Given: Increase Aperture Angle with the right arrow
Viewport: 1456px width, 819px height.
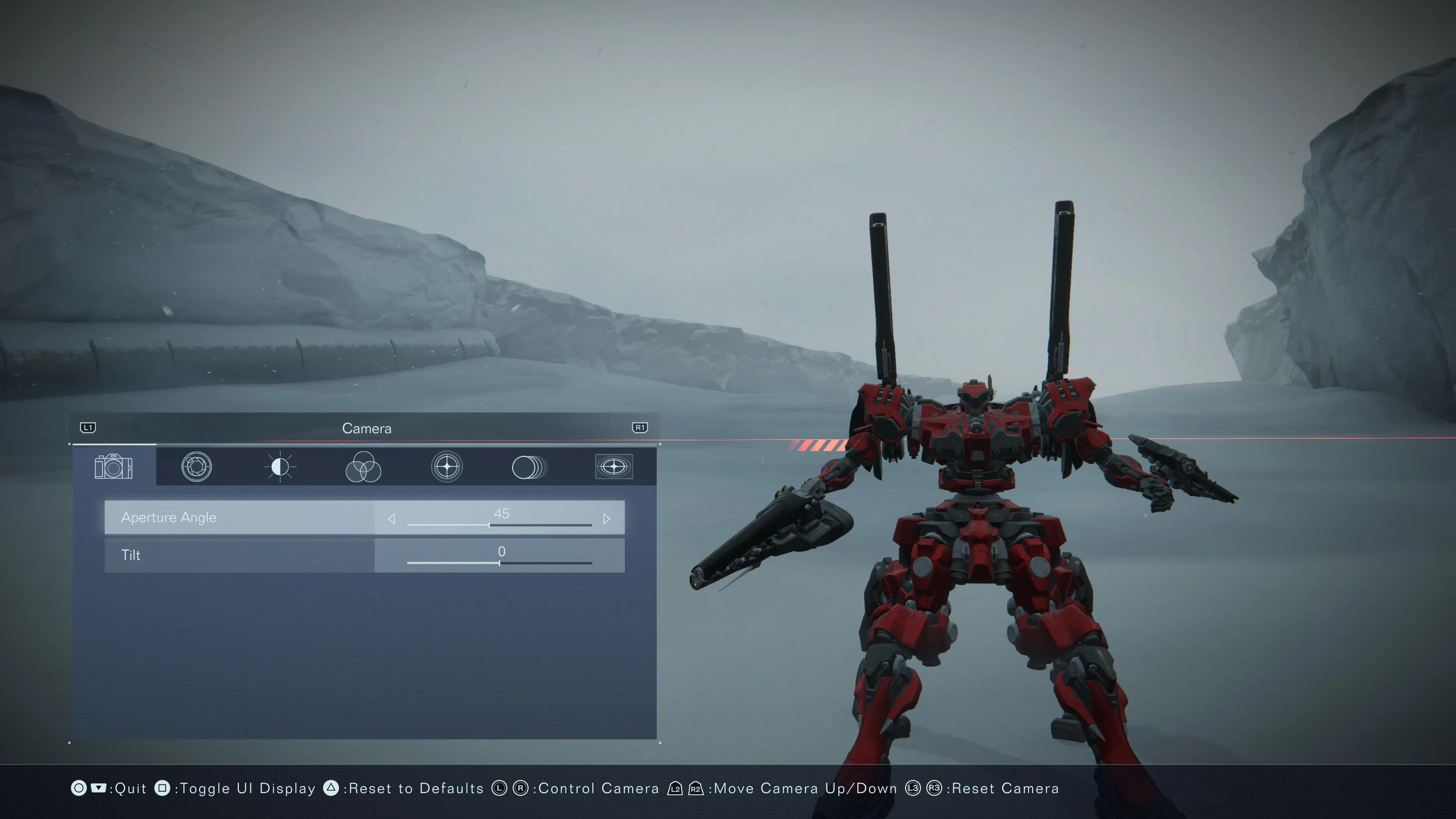Looking at the screenshot, I should click(x=607, y=519).
